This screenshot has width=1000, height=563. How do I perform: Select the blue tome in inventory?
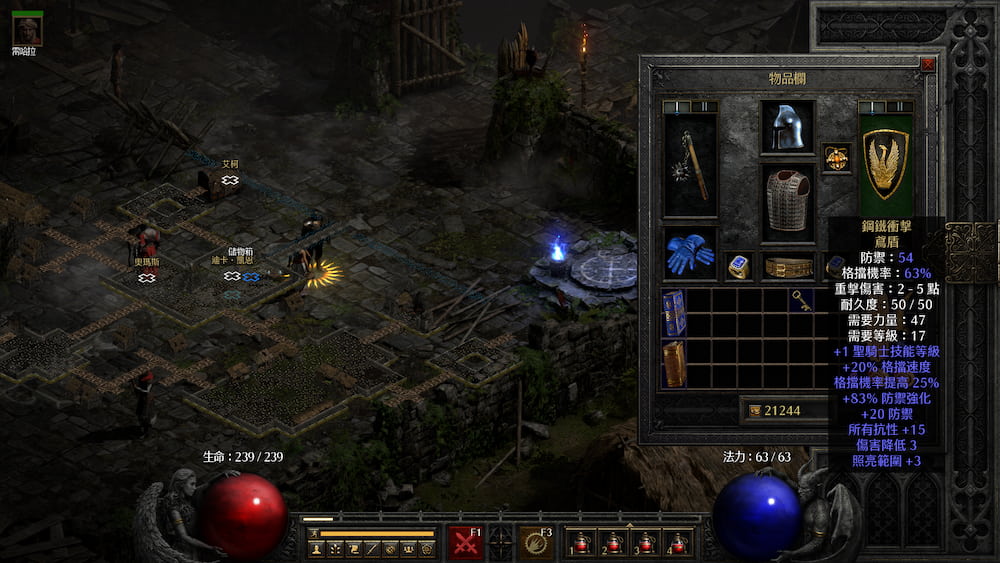click(675, 314)
